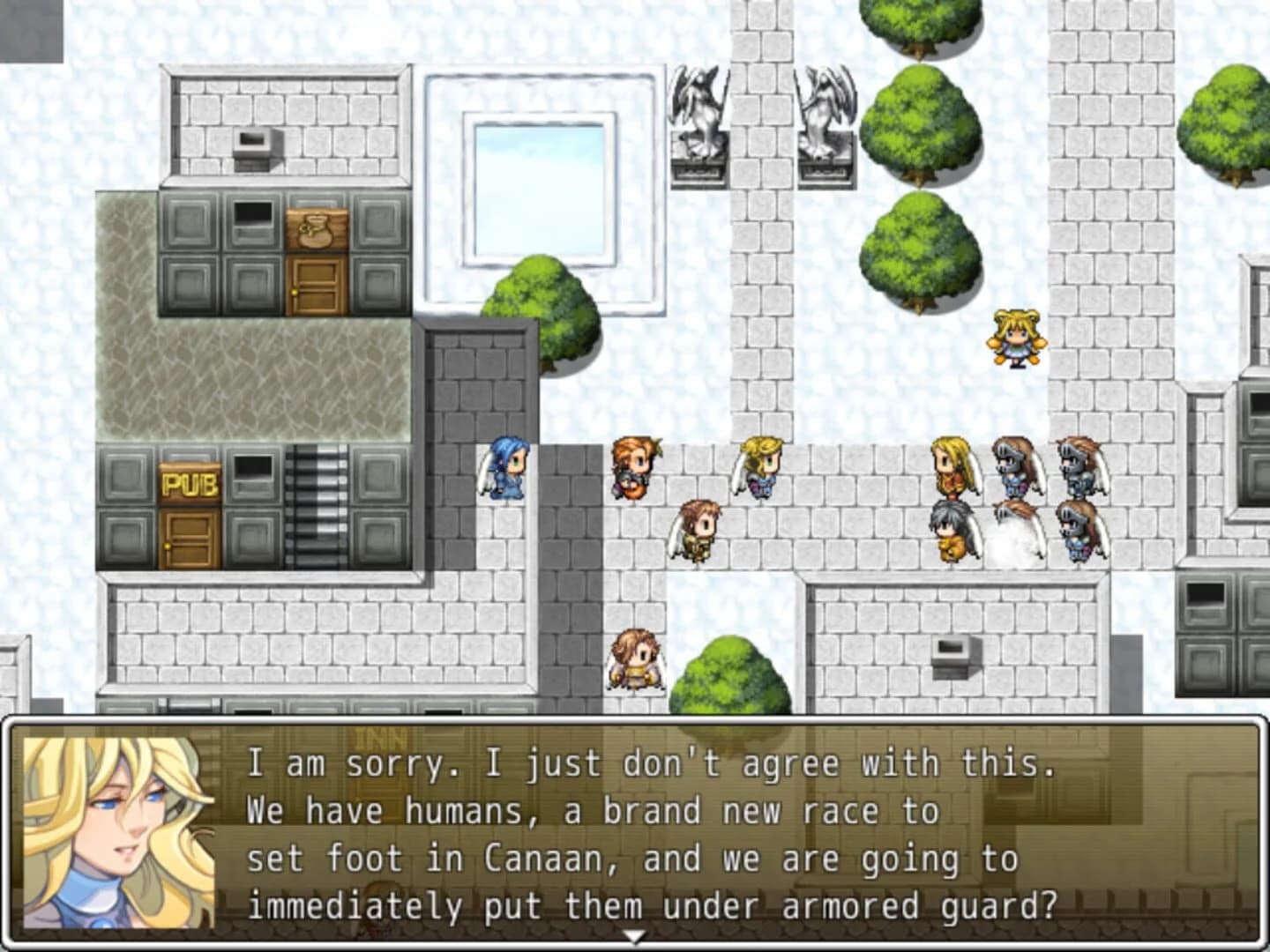Click the PUB sign on the building
Image resolution: width=1270 pixels, height=952 pixels.
click(x=190, y=481)
